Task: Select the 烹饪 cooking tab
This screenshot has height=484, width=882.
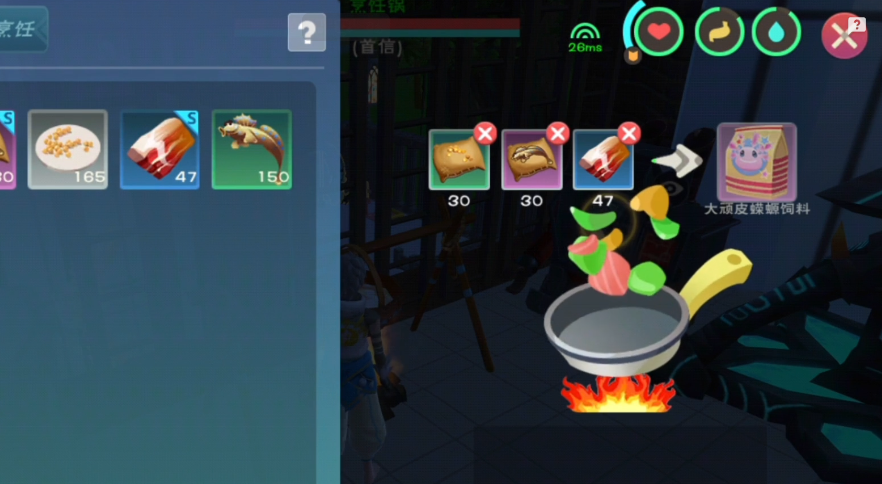Action: click(20, 29)
